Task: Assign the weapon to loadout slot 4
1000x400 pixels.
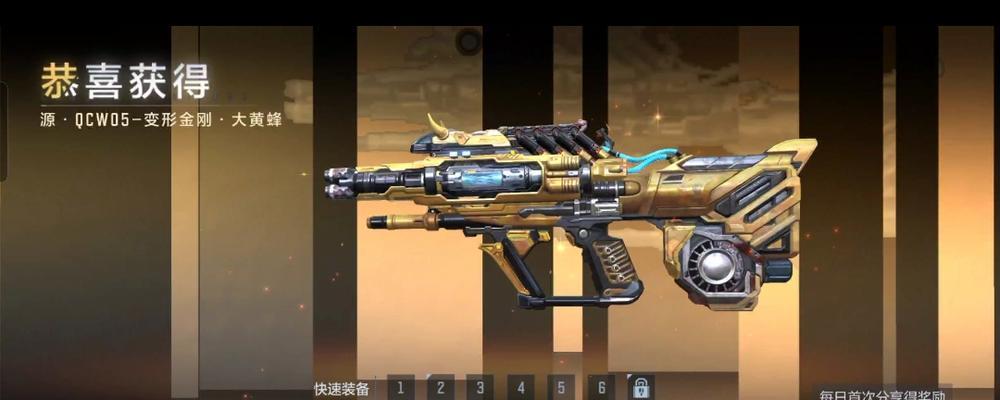Action: pyautogui.click(x=520, y=387)
